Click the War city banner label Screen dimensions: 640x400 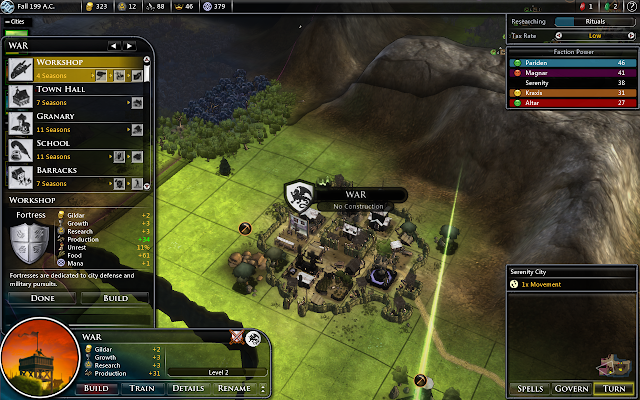click(x=357, y=195)
